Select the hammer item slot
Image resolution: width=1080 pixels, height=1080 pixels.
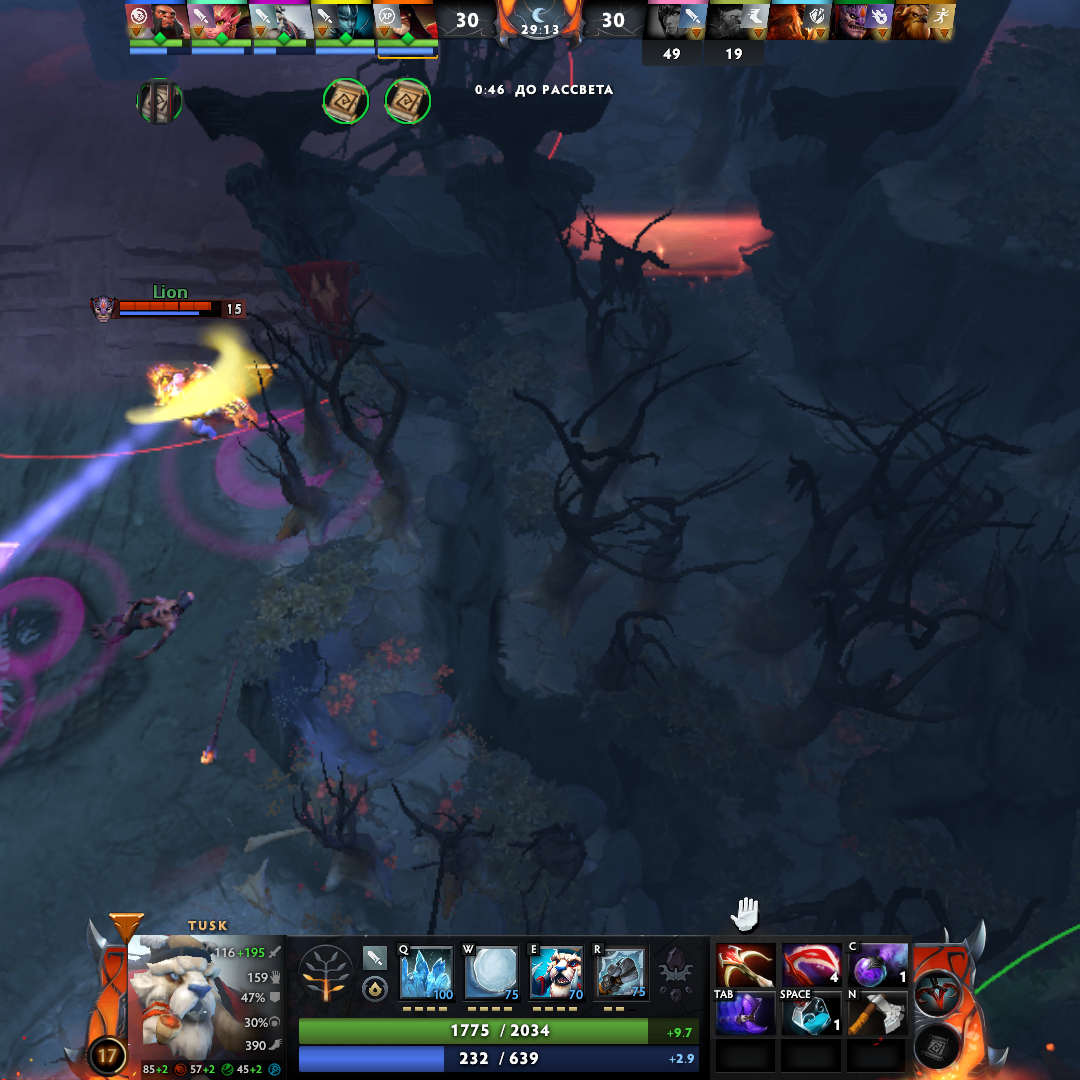(x=877, y=1014)
